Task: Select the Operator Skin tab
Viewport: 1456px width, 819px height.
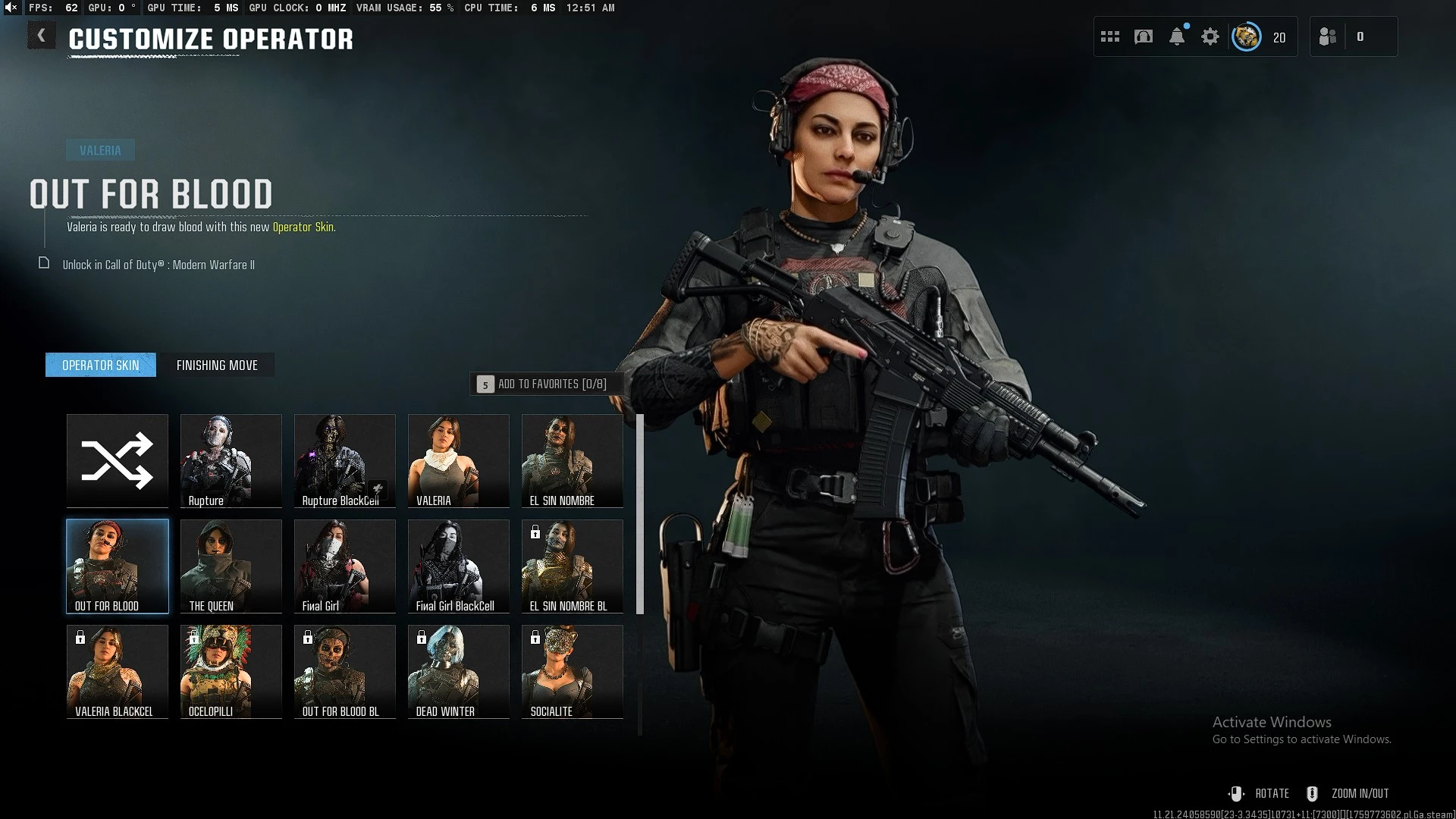Action: [101, 366]
